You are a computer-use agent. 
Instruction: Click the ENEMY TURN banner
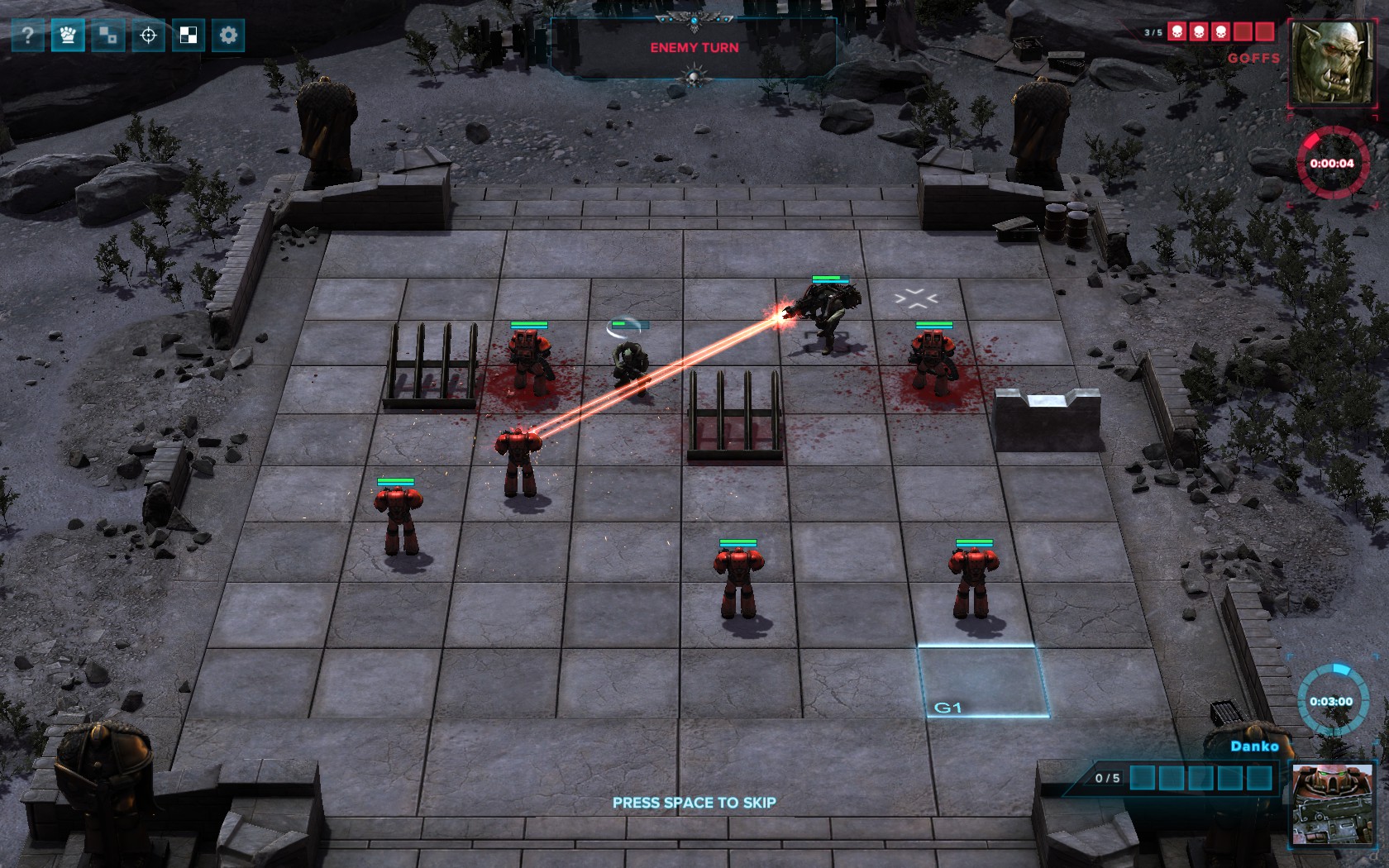694,48
